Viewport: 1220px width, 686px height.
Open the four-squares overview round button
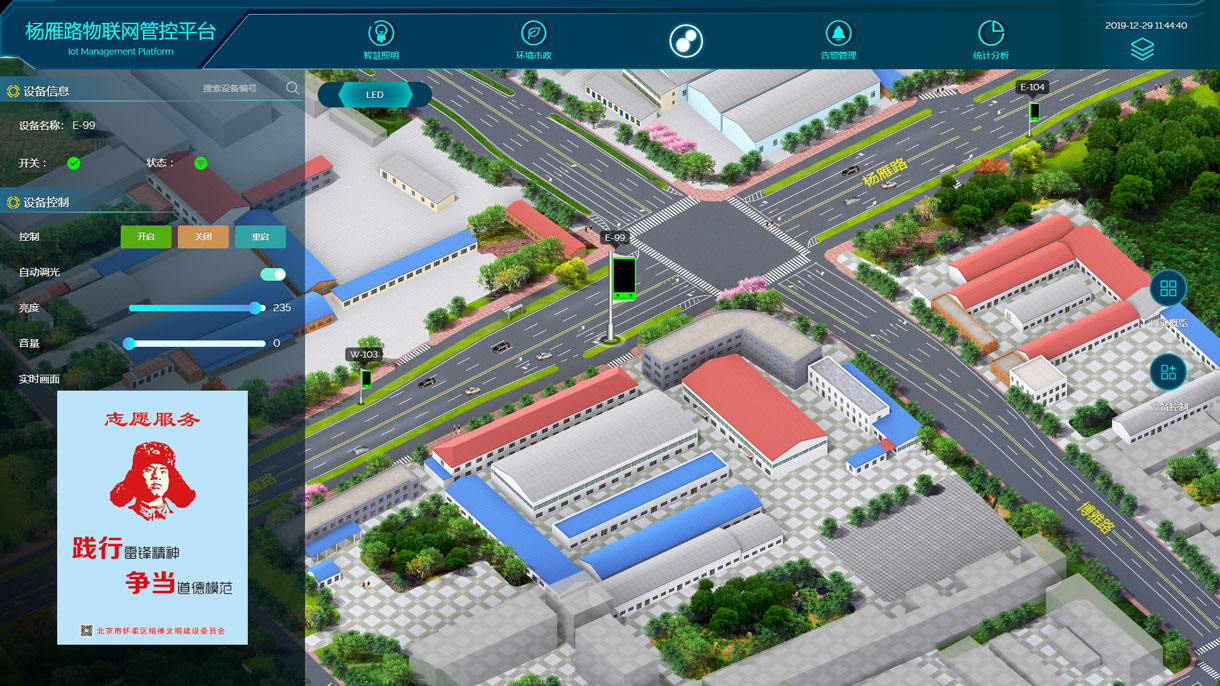[x=1167, y=289]
